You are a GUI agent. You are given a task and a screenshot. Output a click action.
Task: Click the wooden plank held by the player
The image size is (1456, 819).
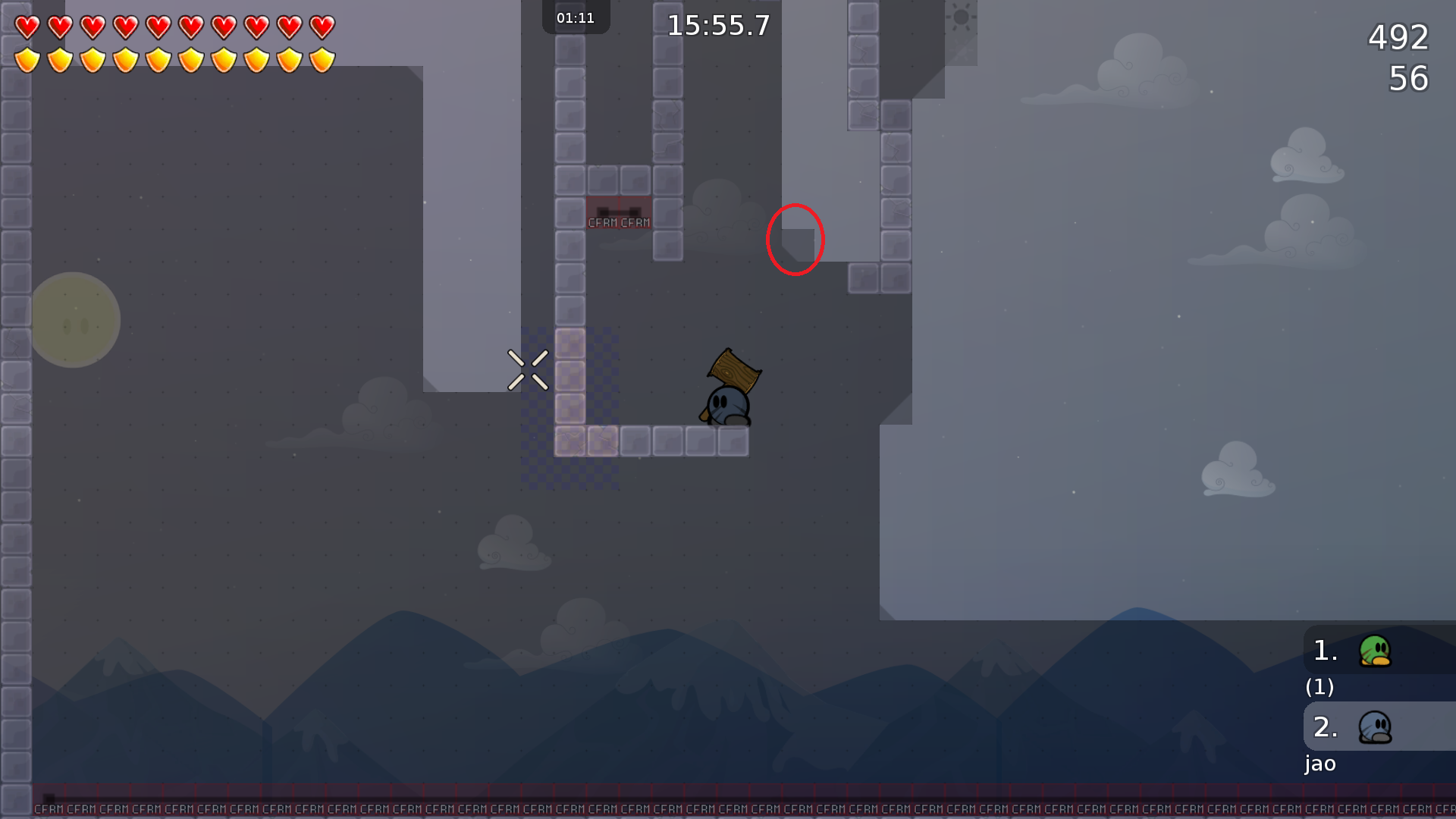coord(732,372)
